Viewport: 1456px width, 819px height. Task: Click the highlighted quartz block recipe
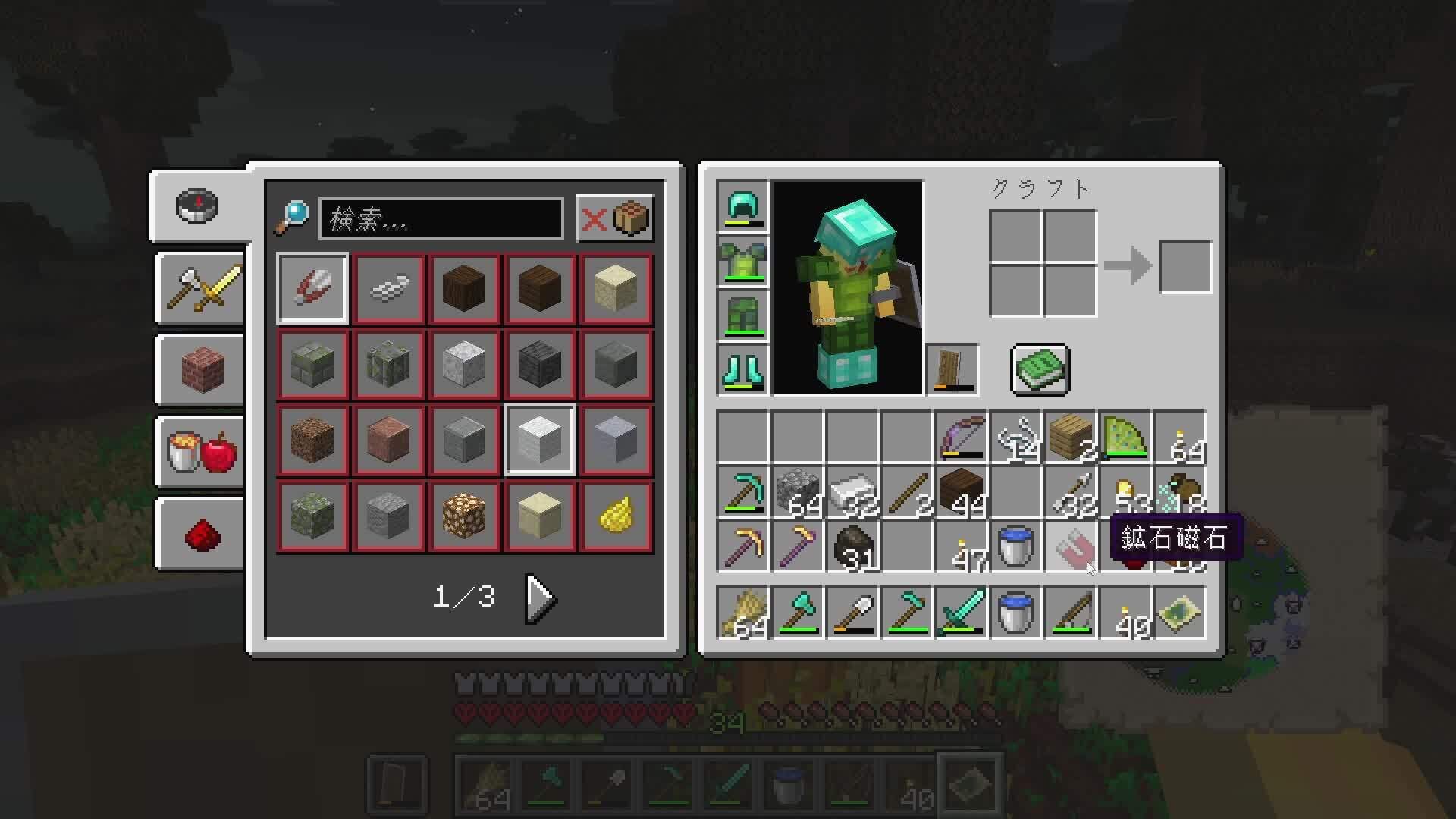tap(540, 440)
